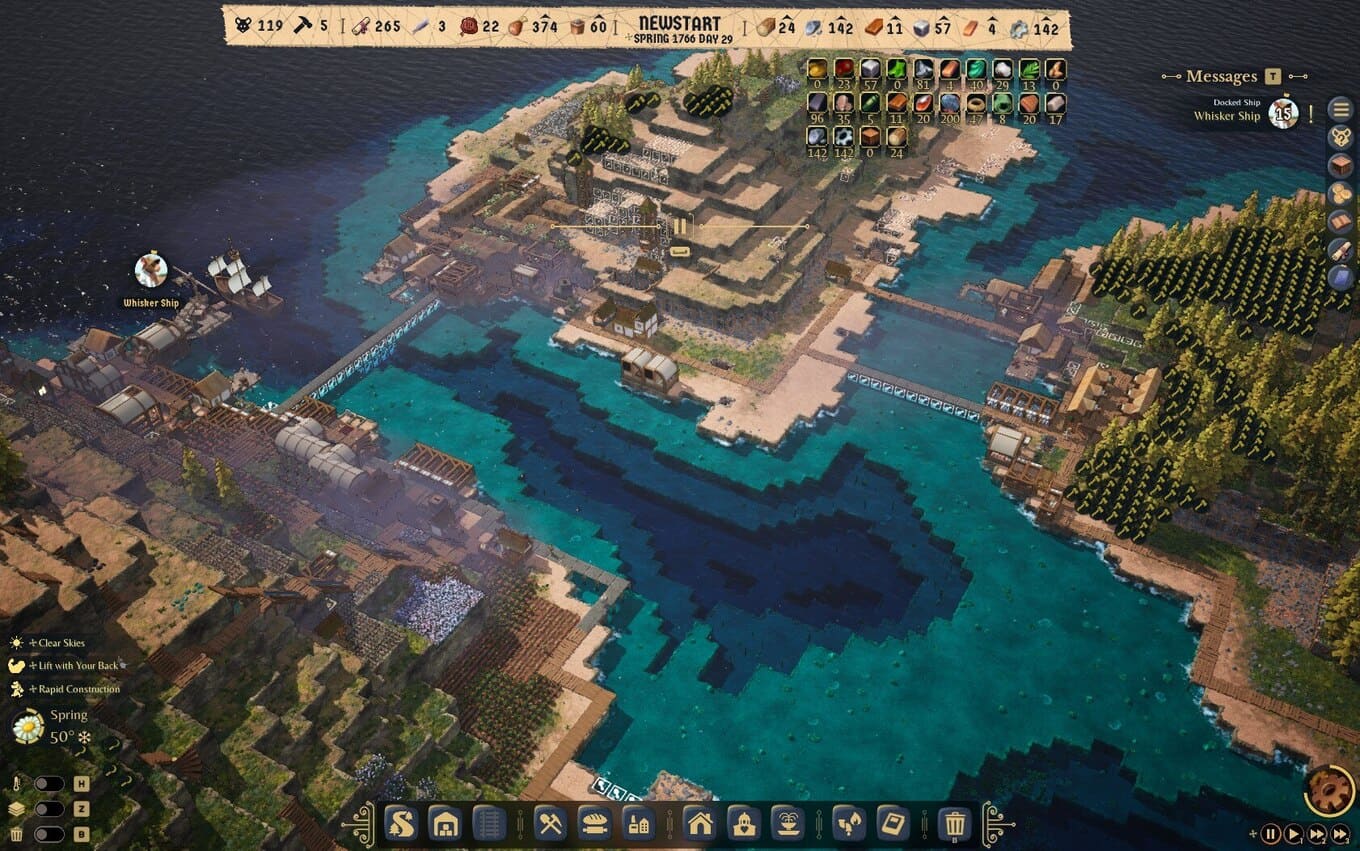Image resolution: width=1360 pixels, height=851 pixels.
Task: Open the church building category
Action: coord(743,823)
